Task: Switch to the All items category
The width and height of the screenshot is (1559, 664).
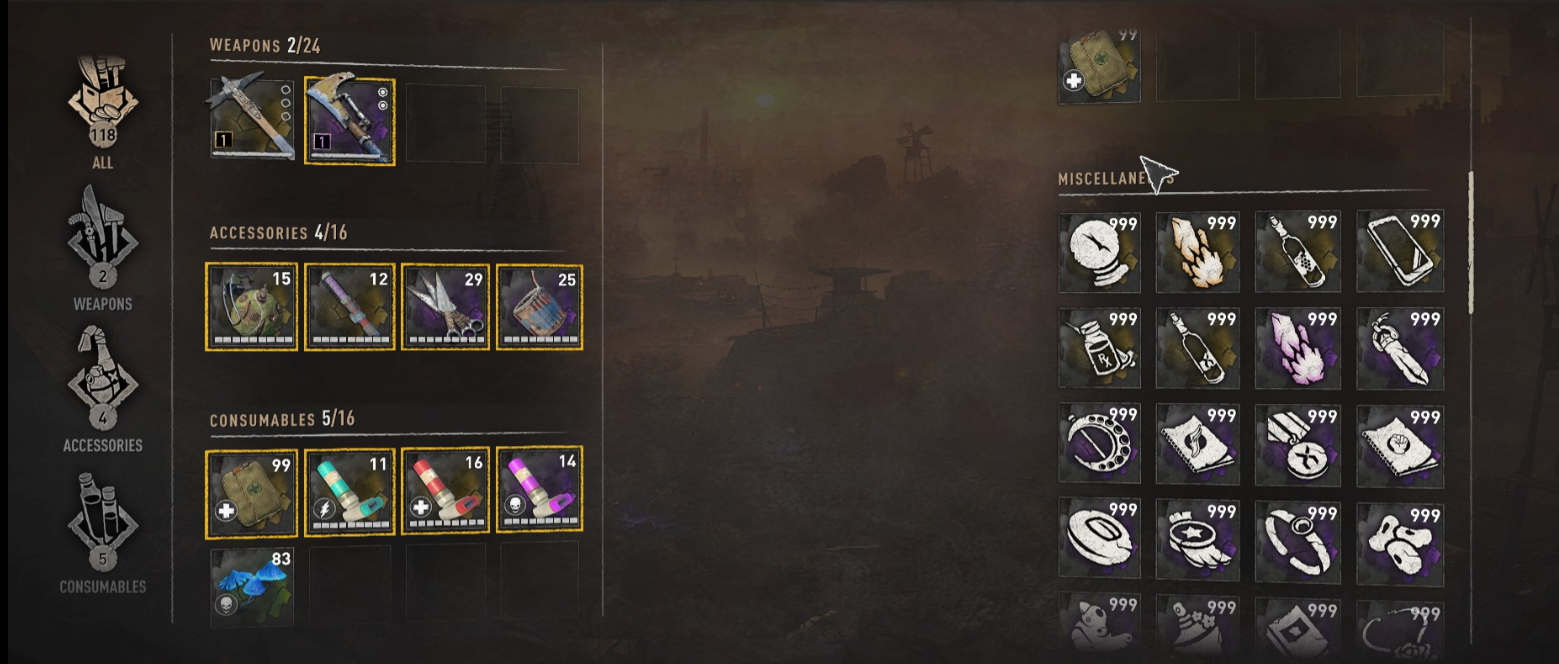Action: tap(102, 112)
